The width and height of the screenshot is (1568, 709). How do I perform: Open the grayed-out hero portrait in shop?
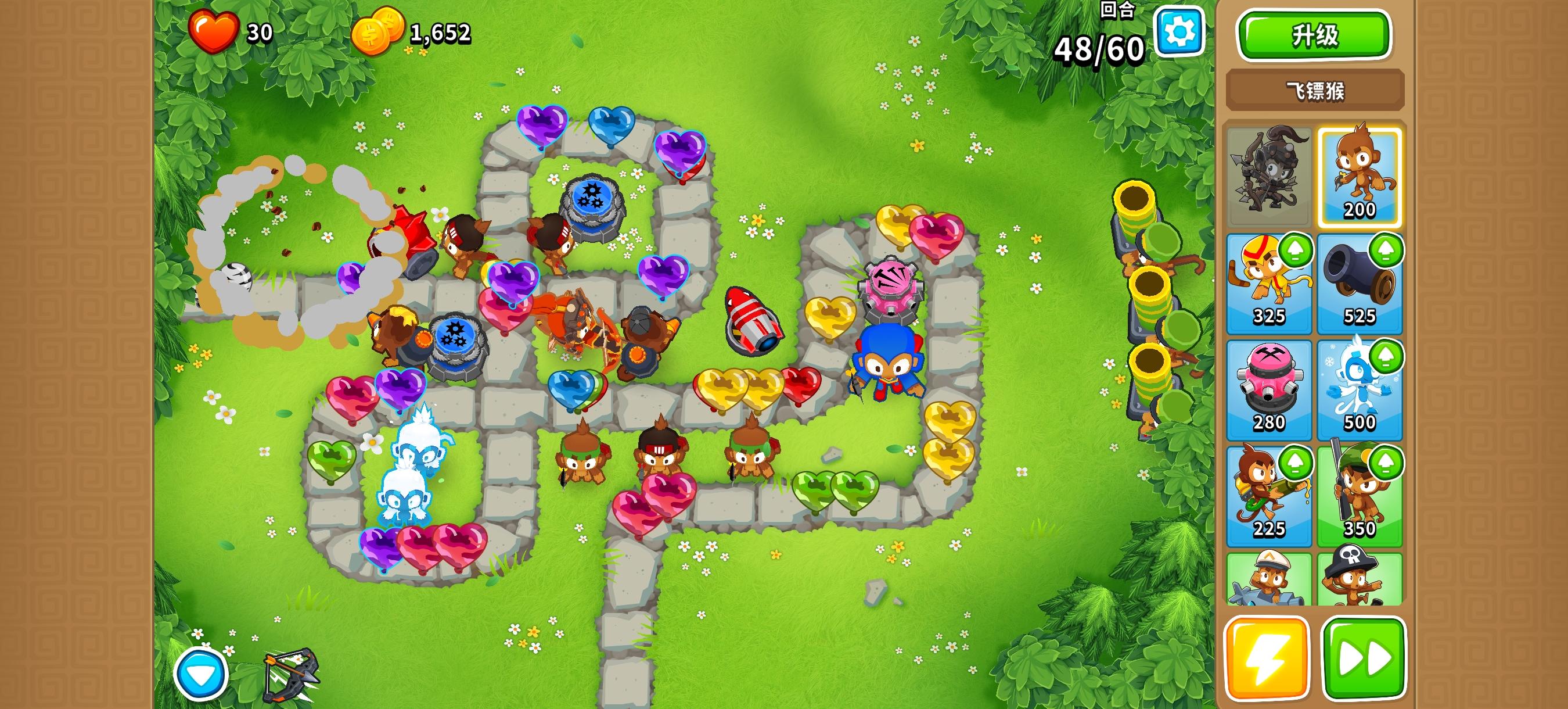pos(1269,177)
